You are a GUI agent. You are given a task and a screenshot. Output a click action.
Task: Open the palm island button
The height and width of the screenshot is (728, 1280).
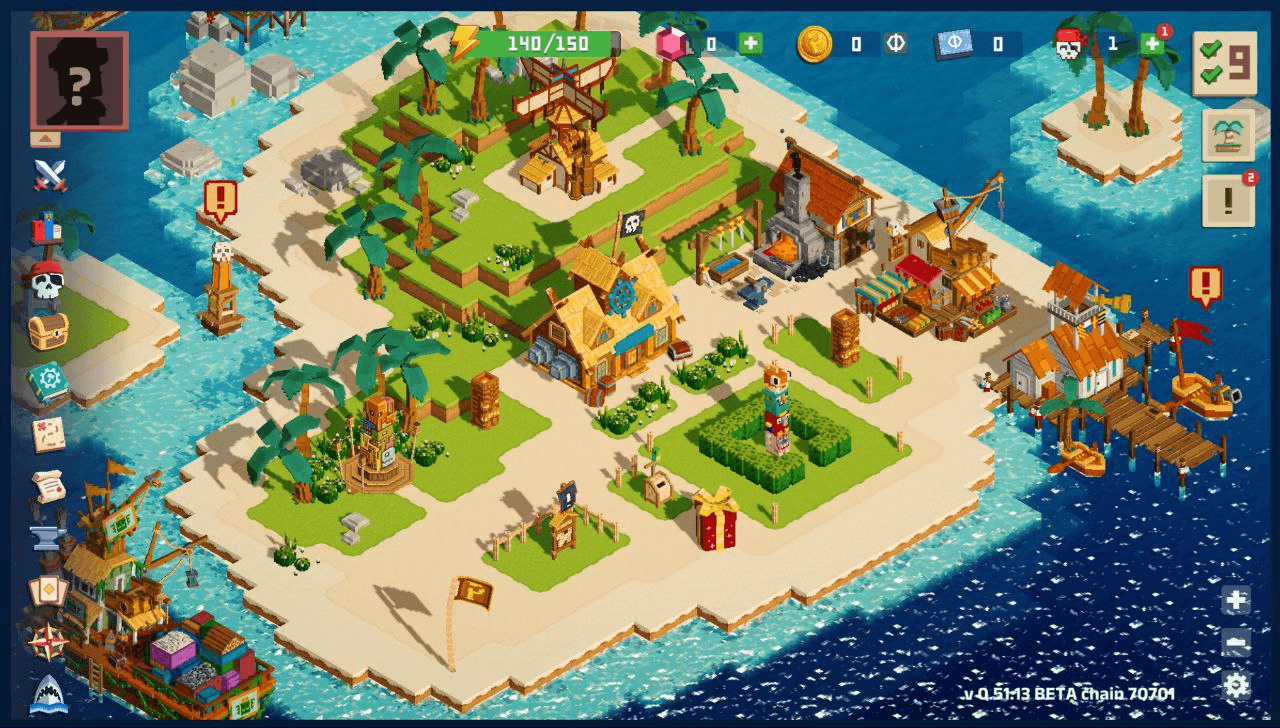coord(1228,136)
